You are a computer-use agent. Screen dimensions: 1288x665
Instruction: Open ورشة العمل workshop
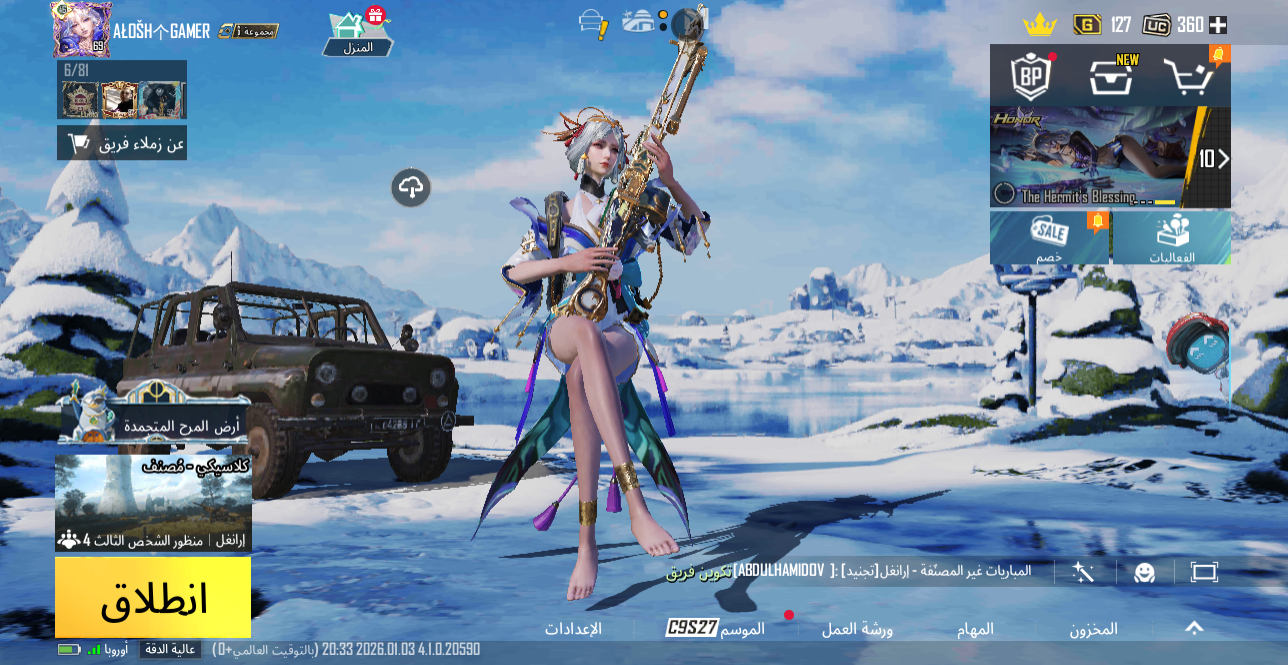[857, 629]
